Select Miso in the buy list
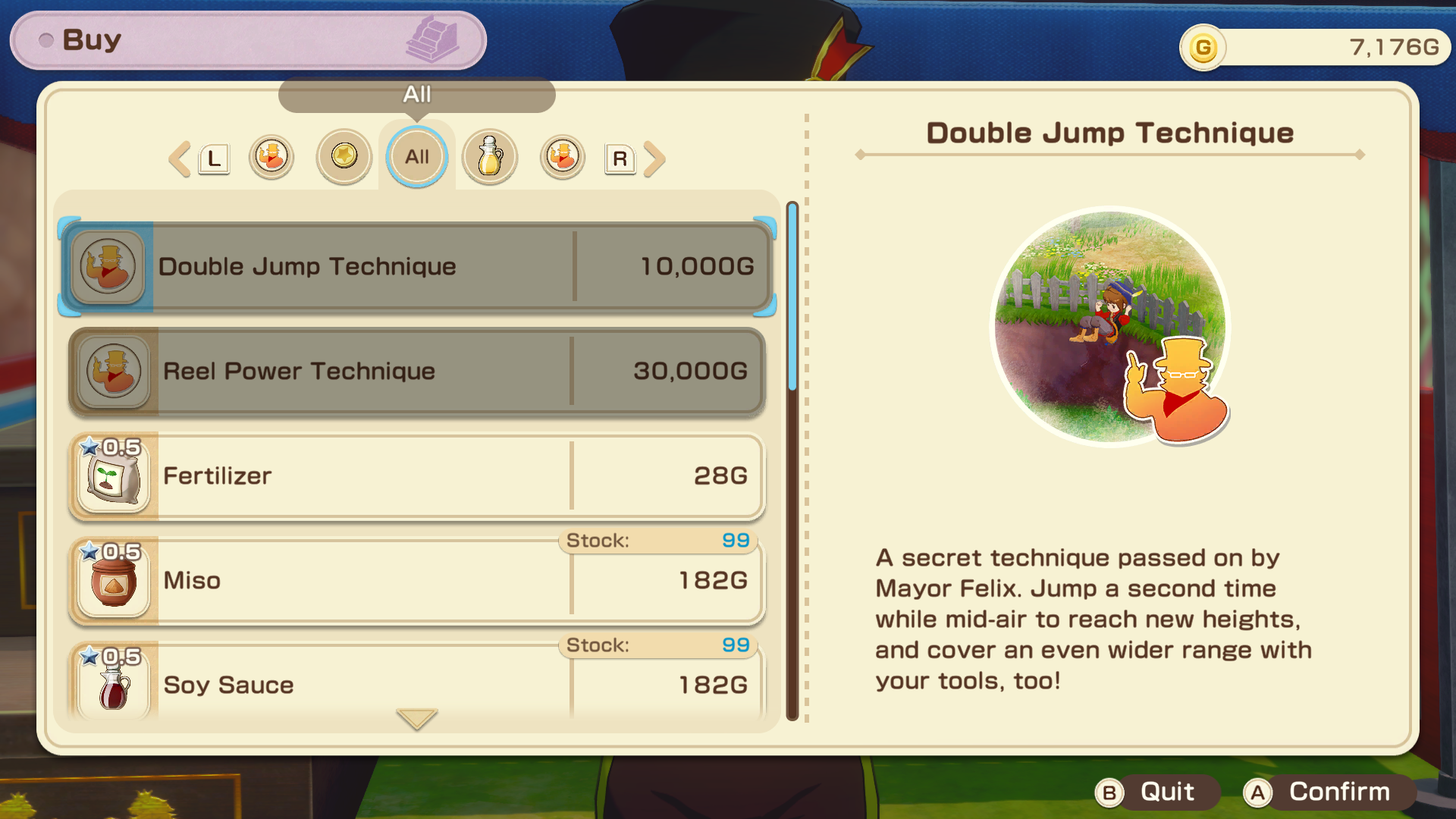 coord(417,580)
